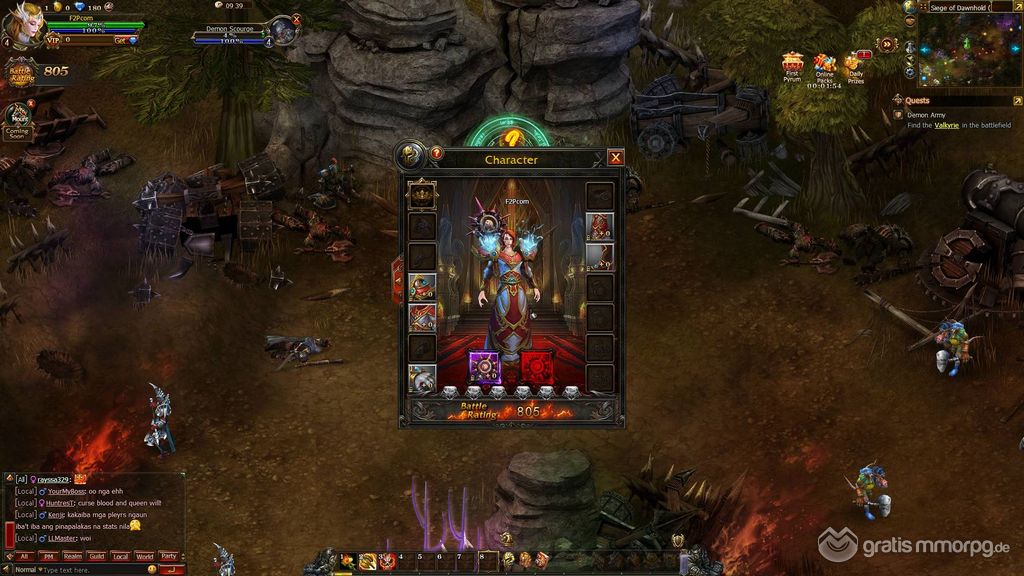Open the Character window help question mark
Image resolution: width=1024 pixels, height=576 pixels.
tap(436, 154)
